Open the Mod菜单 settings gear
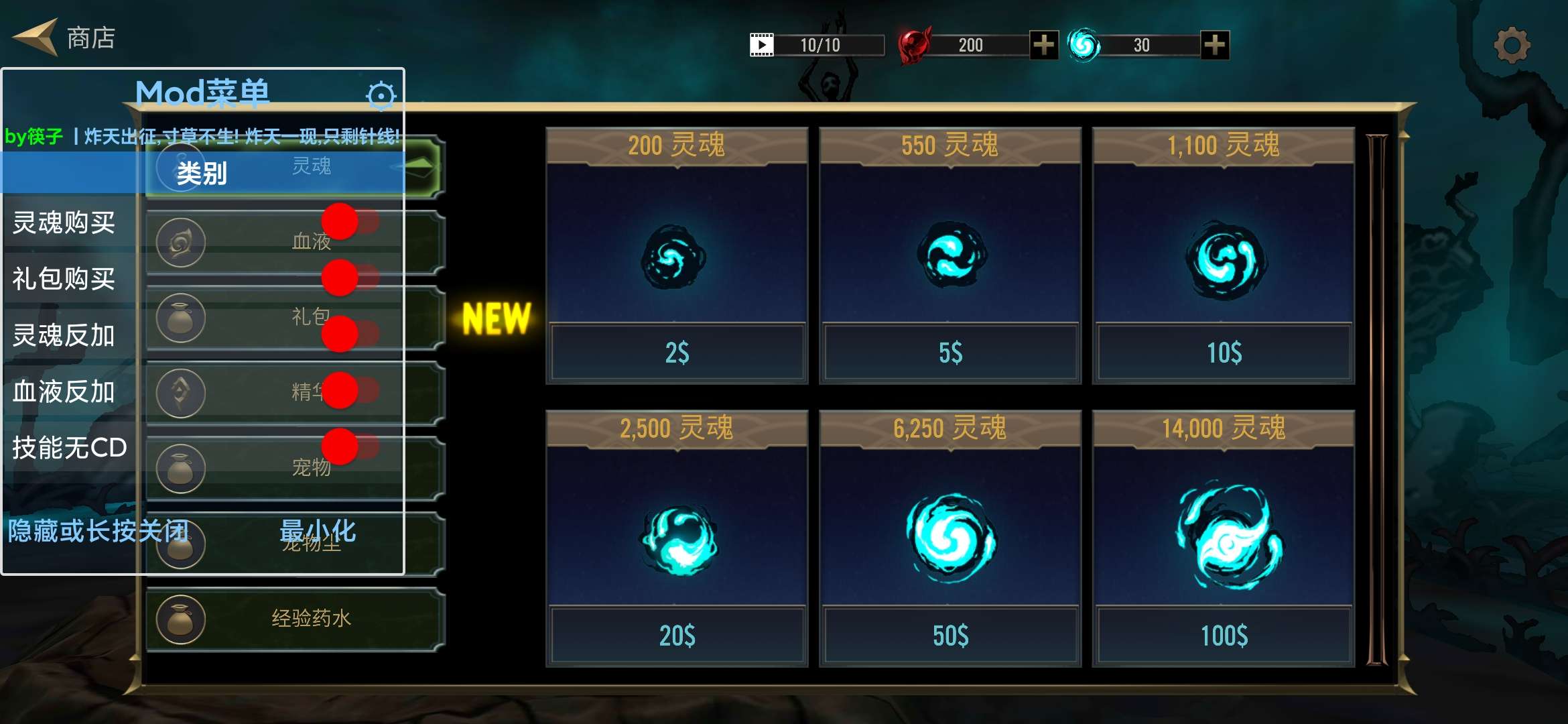 click(381, 95)
